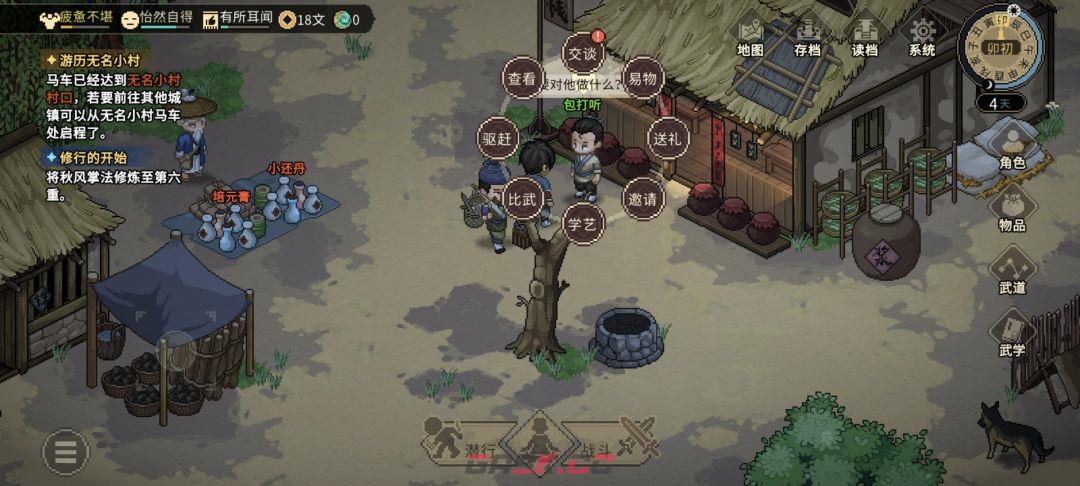Image resolution: width=1080 pixels, height=486 pixels.
Task: Choose the 交谈 talk option
Action: (x=581, y=53)
